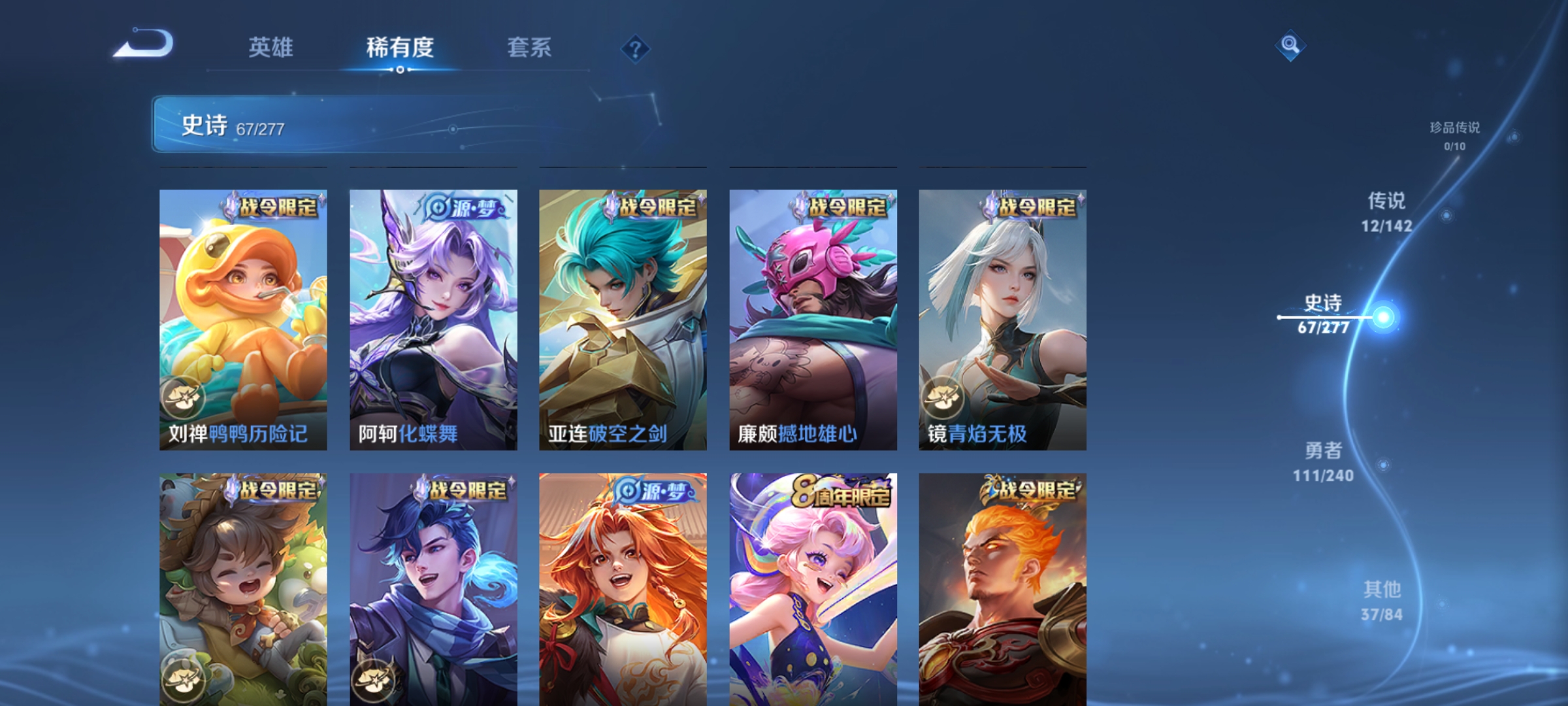Switch to the 套系 tab
This screenshot has width=1568, height=706.
[x=531, y=47]
